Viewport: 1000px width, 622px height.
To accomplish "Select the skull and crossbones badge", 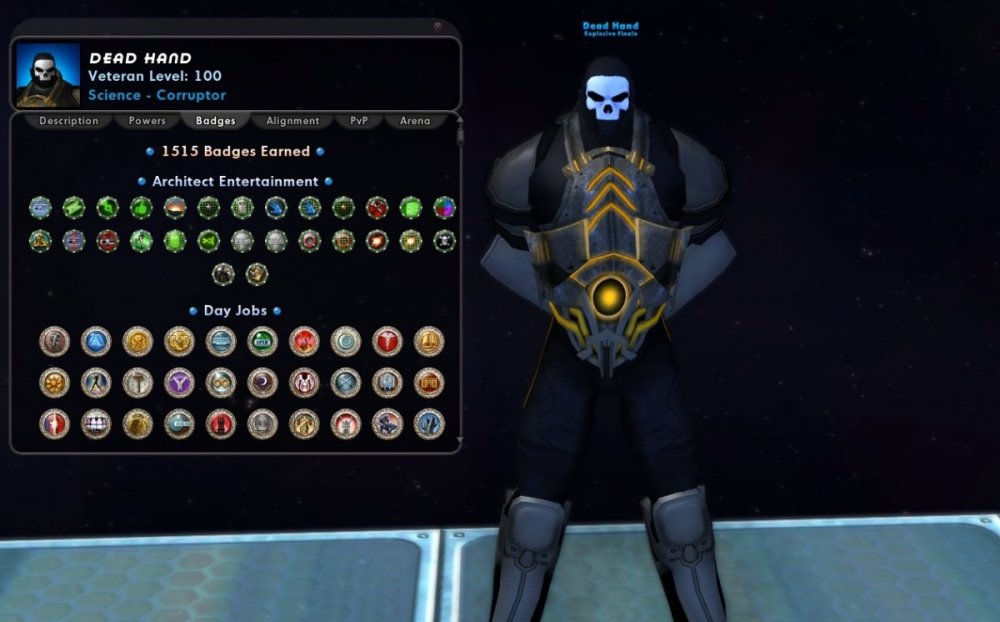I will coord(444,241).
